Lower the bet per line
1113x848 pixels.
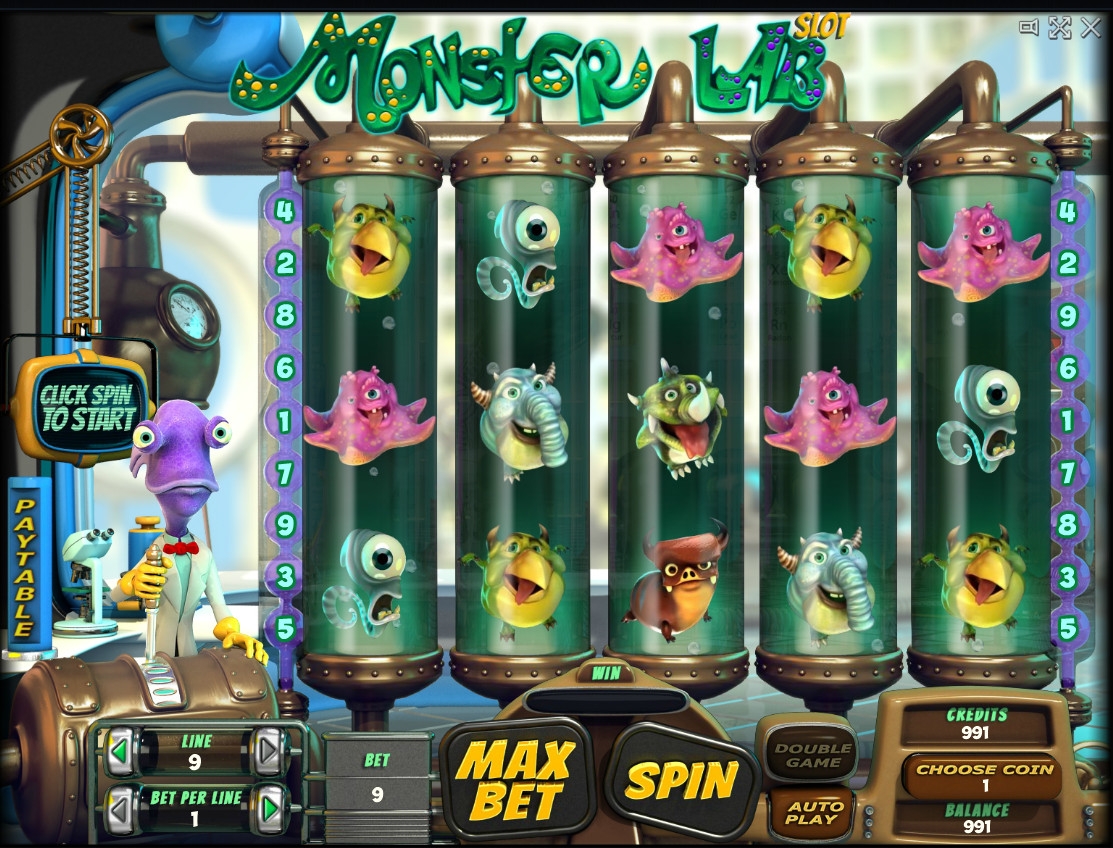[123, 808]
